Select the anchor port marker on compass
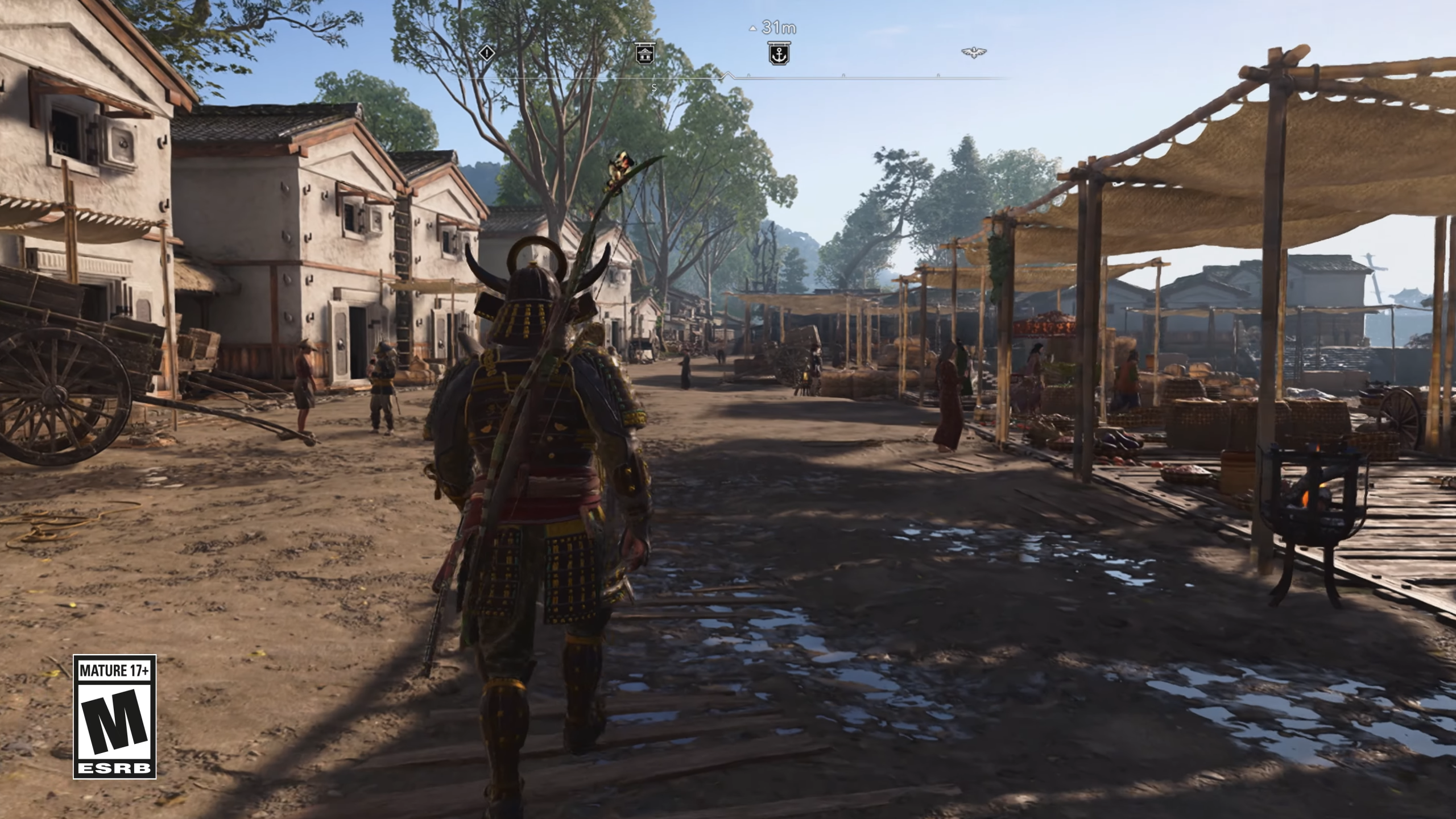 779,54
